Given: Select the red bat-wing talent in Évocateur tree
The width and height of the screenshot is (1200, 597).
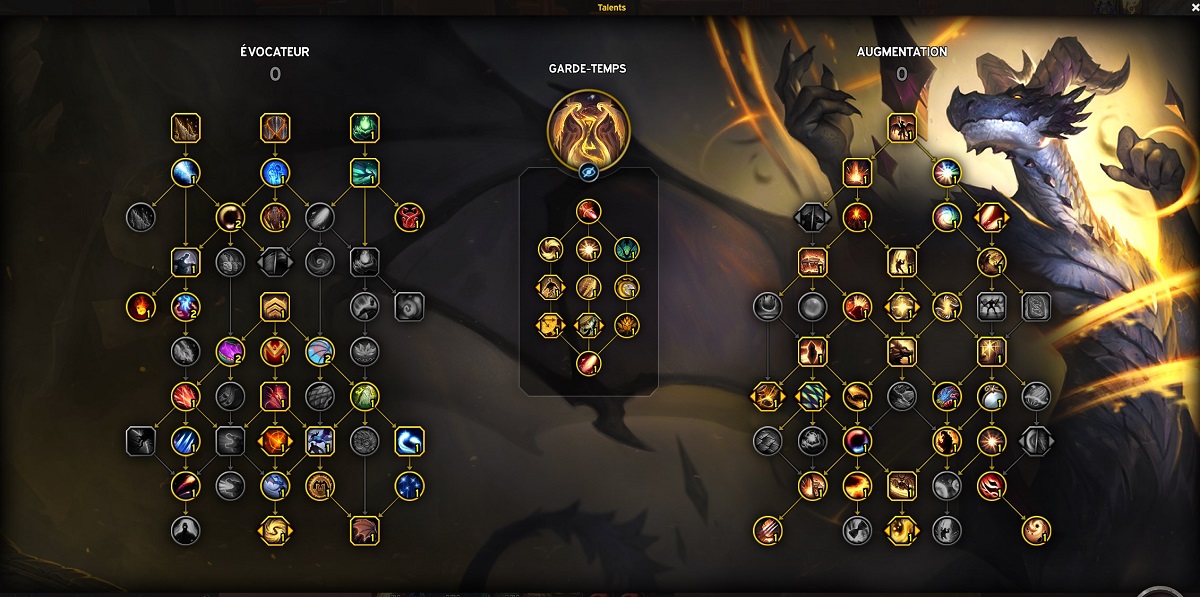Looking at the screenshot, I should [364, 530].
